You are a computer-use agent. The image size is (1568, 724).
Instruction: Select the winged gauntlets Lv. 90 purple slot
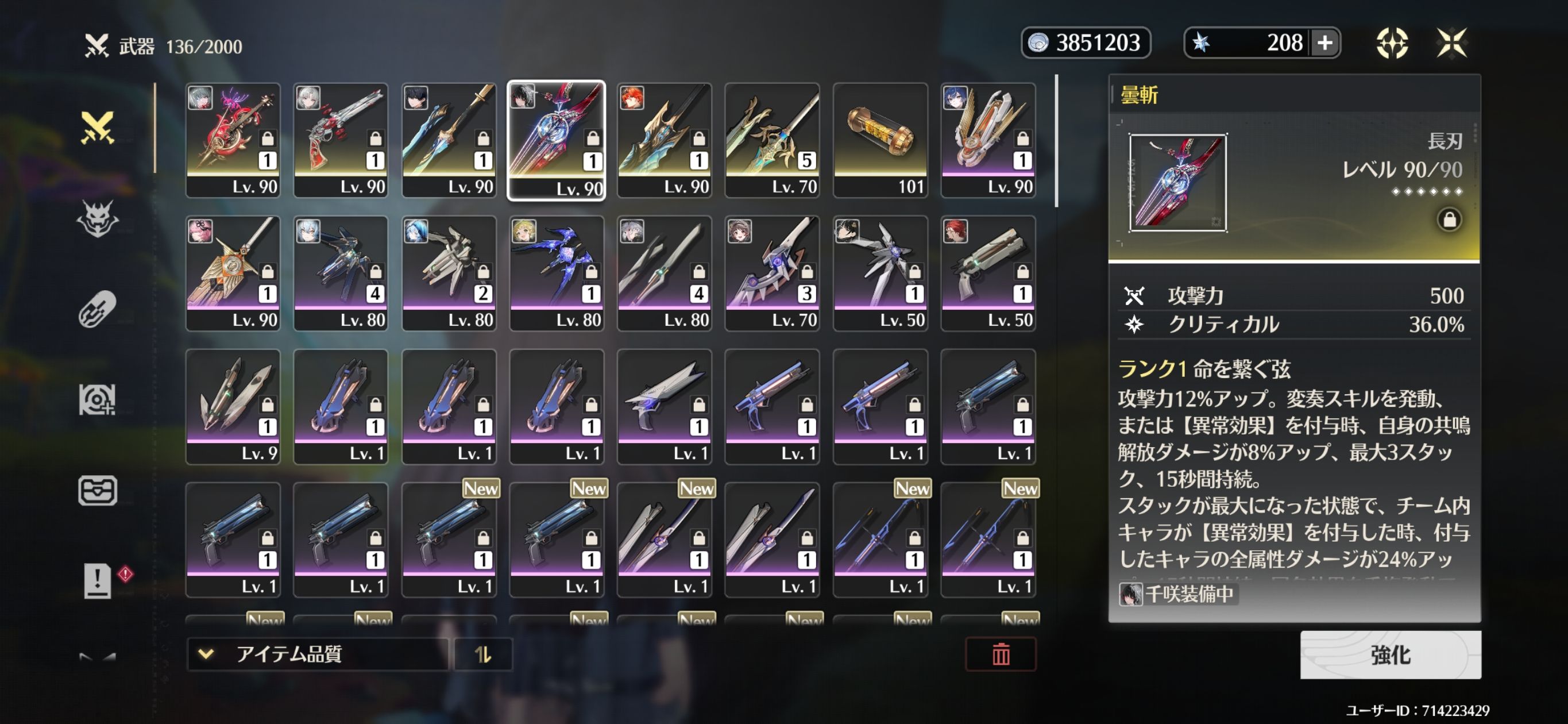tap(988, 140)
